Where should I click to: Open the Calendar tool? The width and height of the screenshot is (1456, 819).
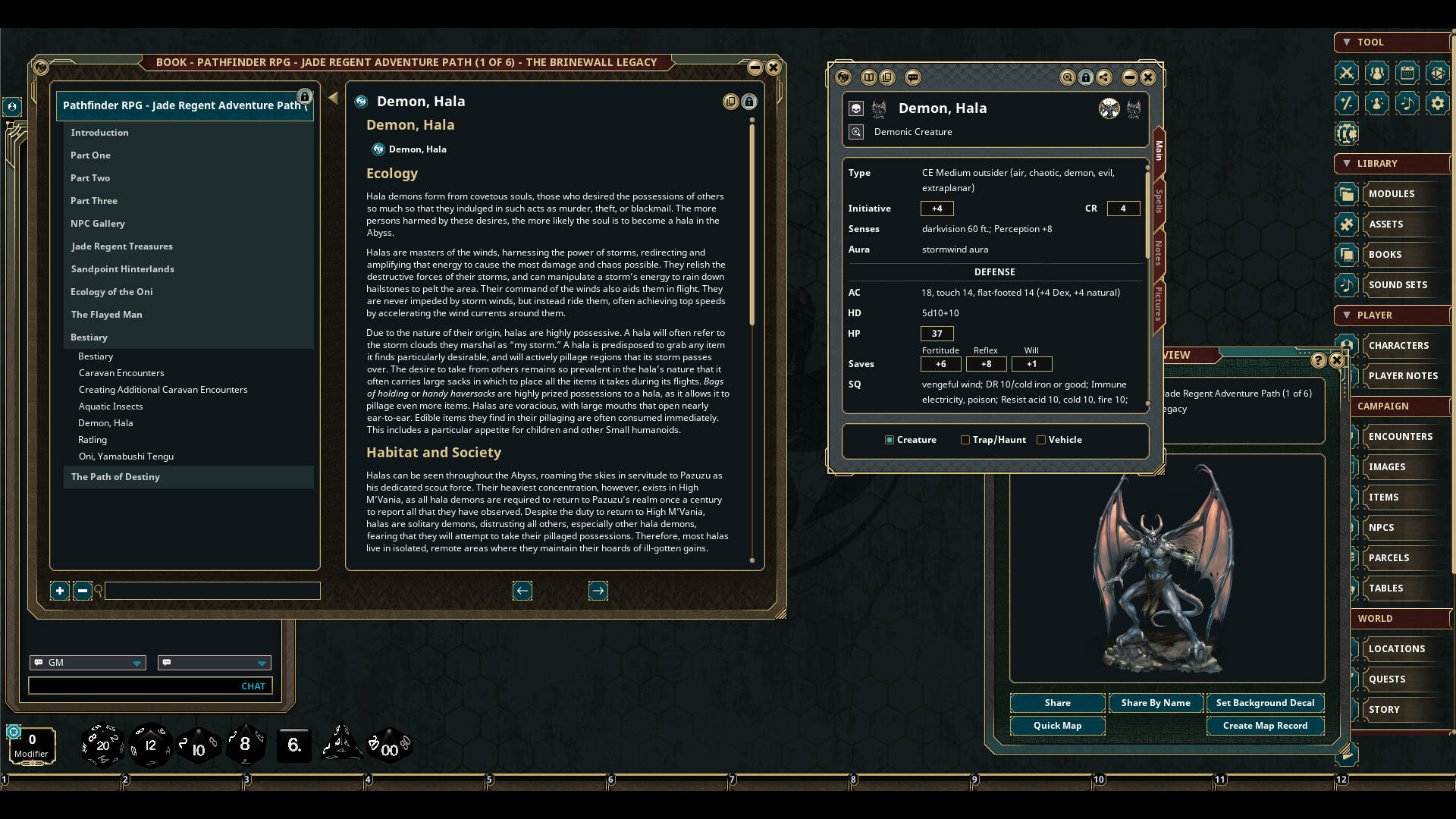click(x=1408, y=74)
